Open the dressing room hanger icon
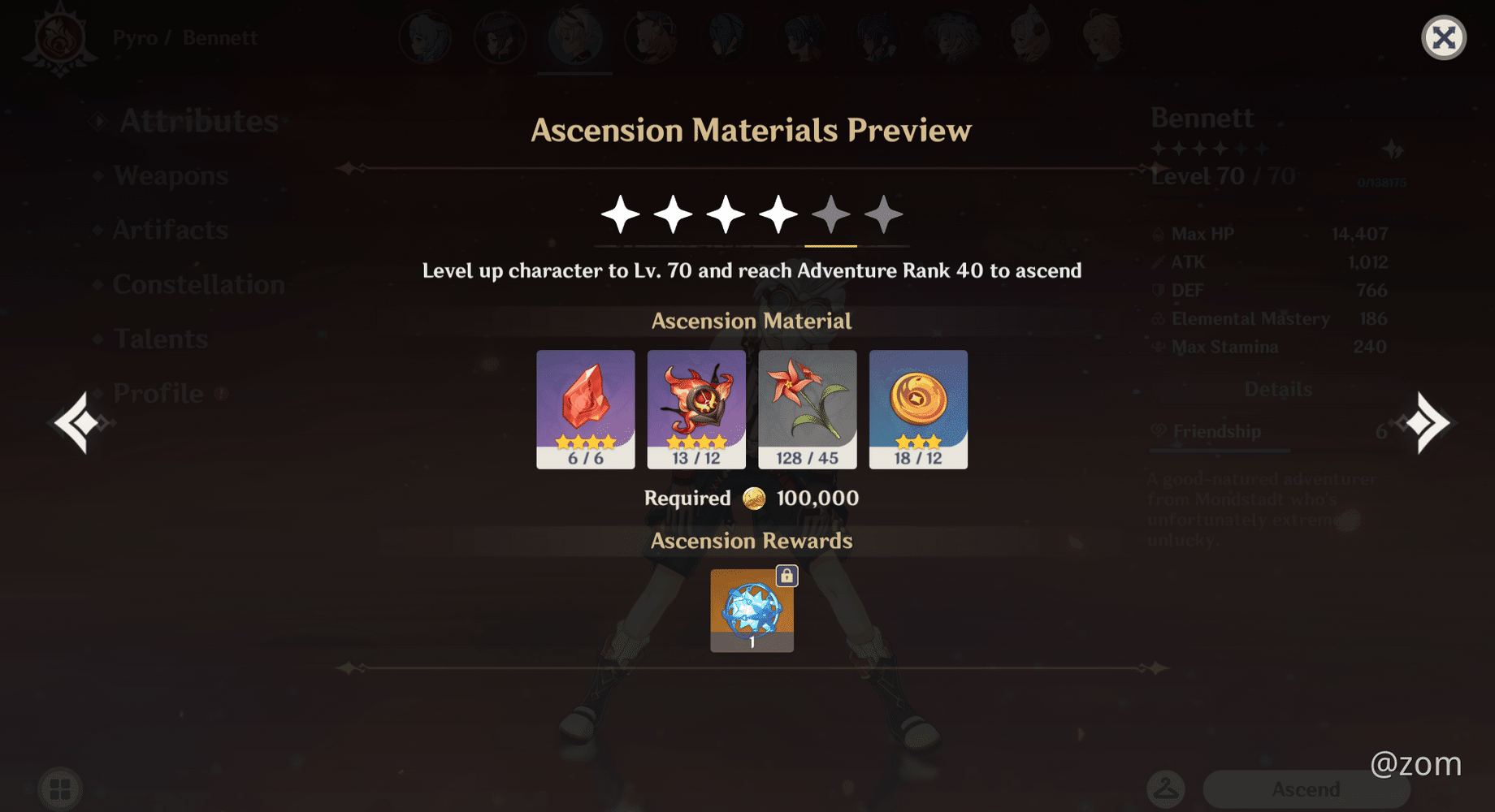Screen dimensions: 1495x812 click(x=1168, y=786)
